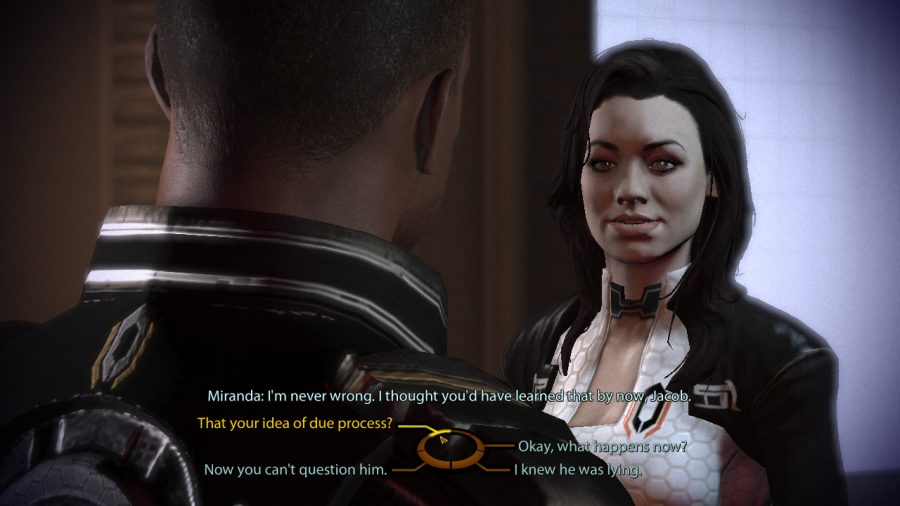Pick the "Okay, what happens now?" option
Image resolution: width=900 pixels, height=506 pixels.
pyautogui.click(x=600, y=446)
